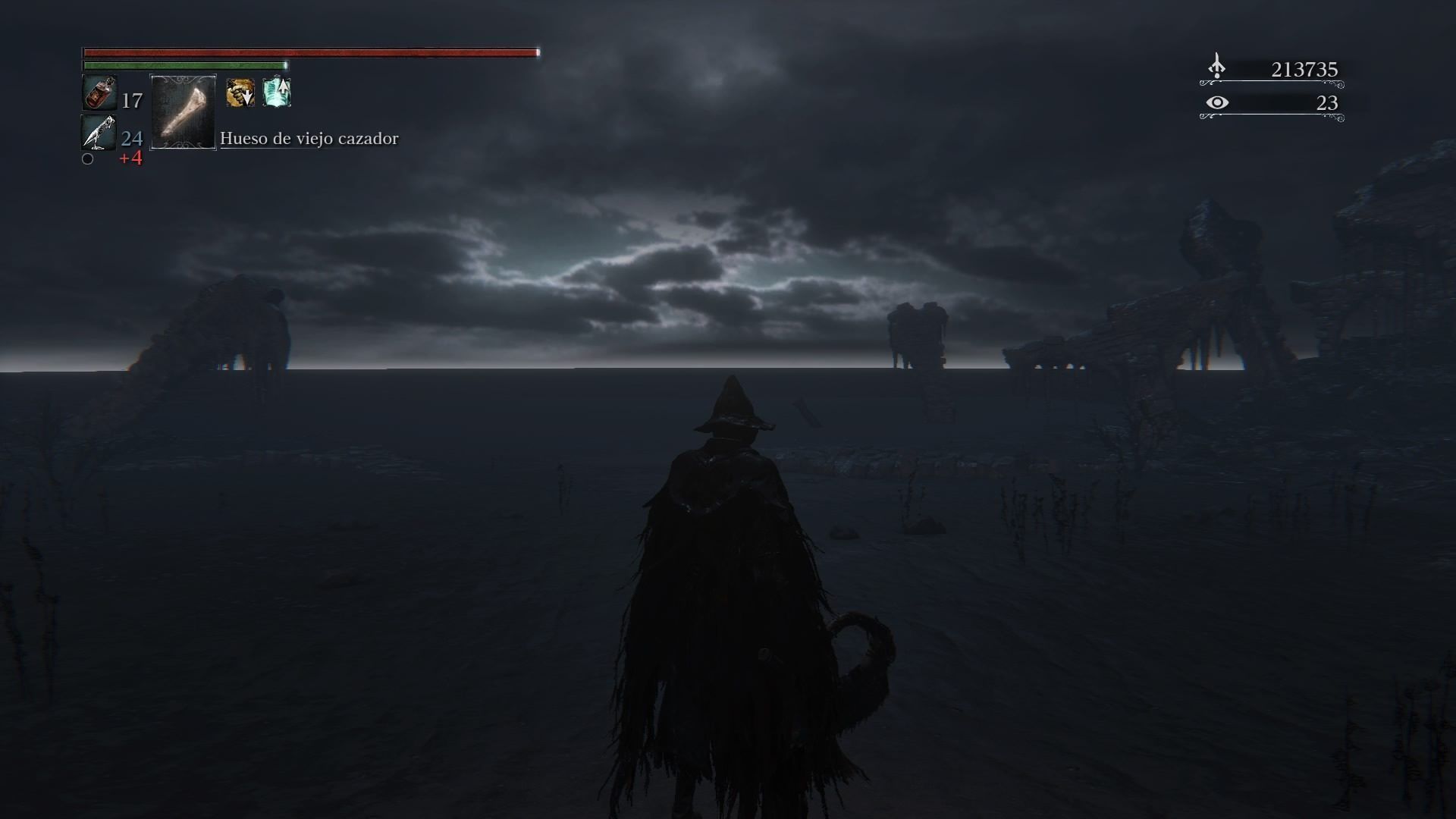Select the quicksilver bullet icon
The height and width of the screenshot is (819, 1456).
point(99,133)
